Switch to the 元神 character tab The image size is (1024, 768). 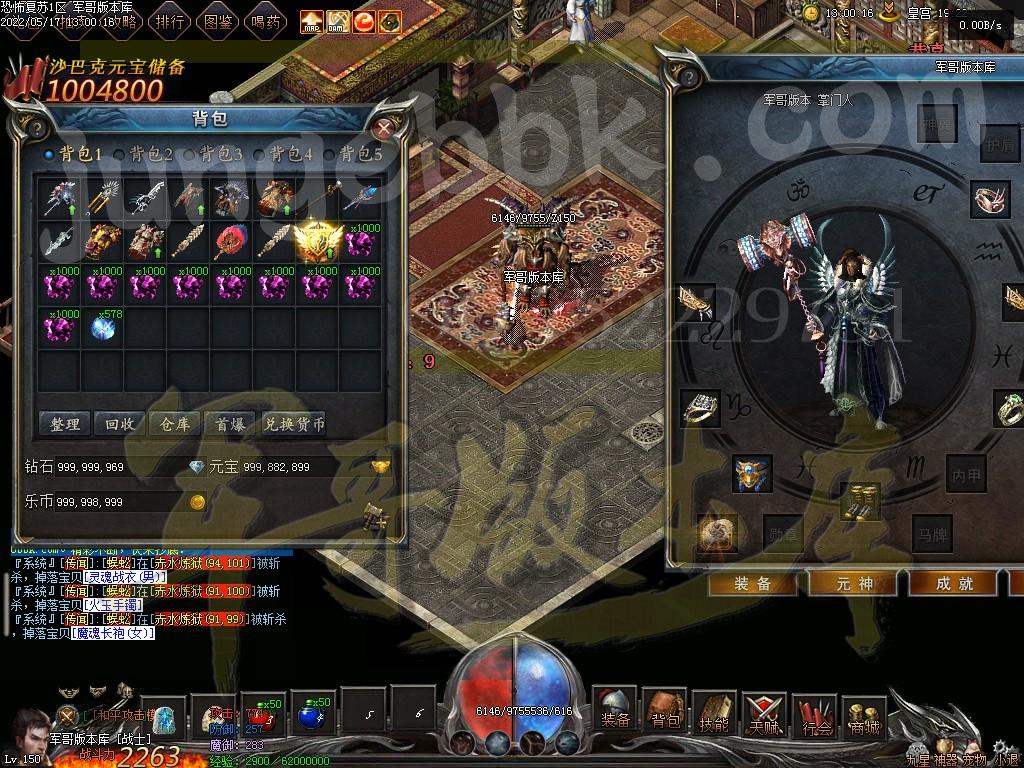coord(854,584)
